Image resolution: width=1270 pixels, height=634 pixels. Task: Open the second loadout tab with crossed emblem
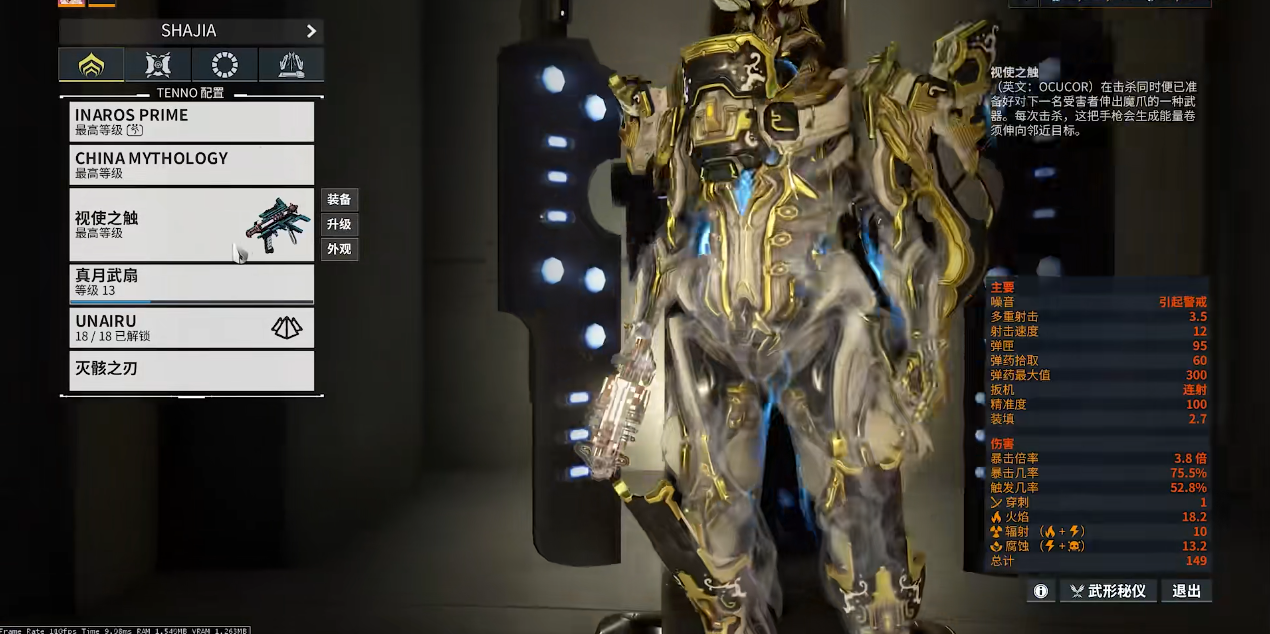click(158, 66)
